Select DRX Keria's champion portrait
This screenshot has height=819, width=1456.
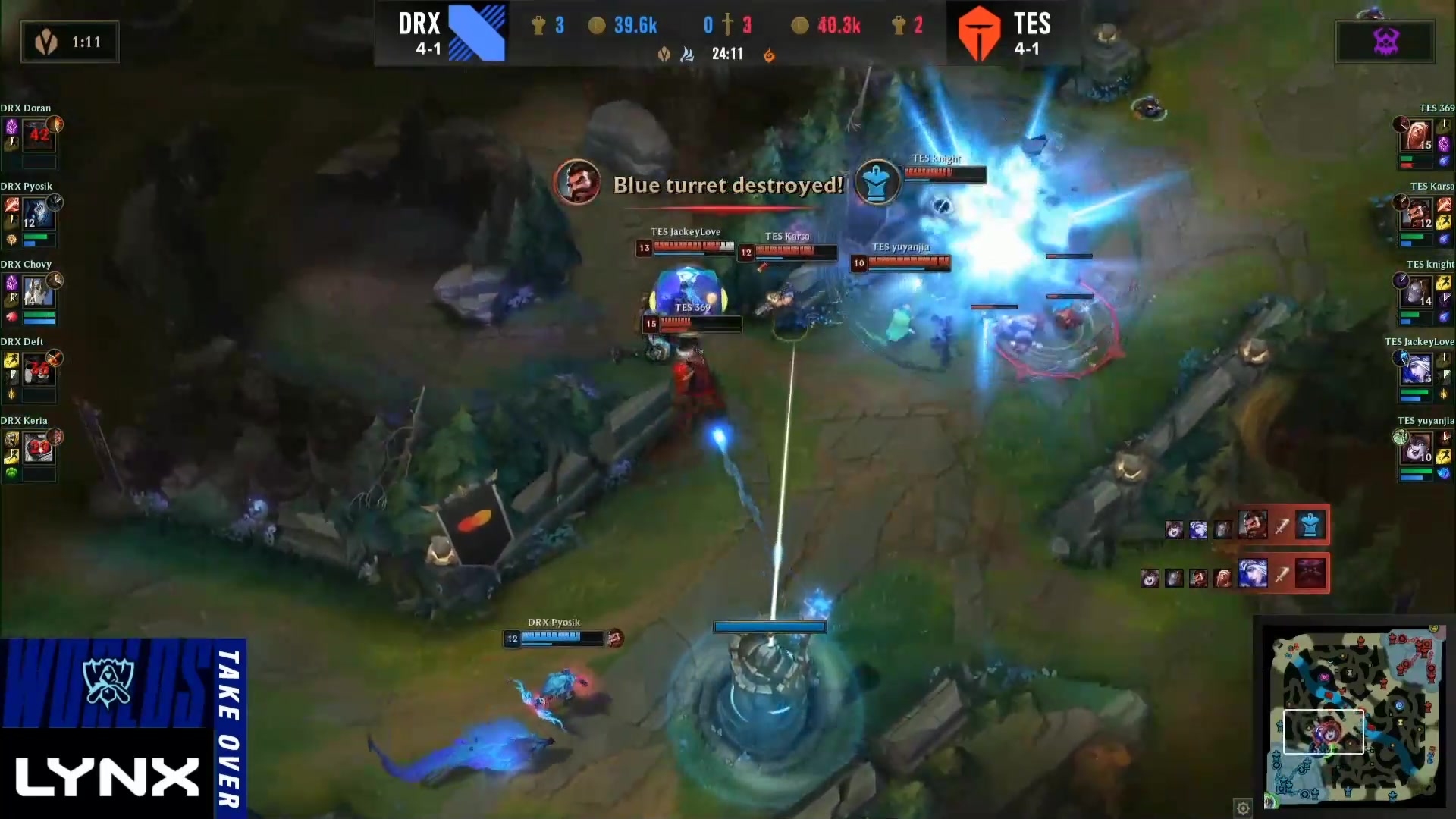coord(39,448)
